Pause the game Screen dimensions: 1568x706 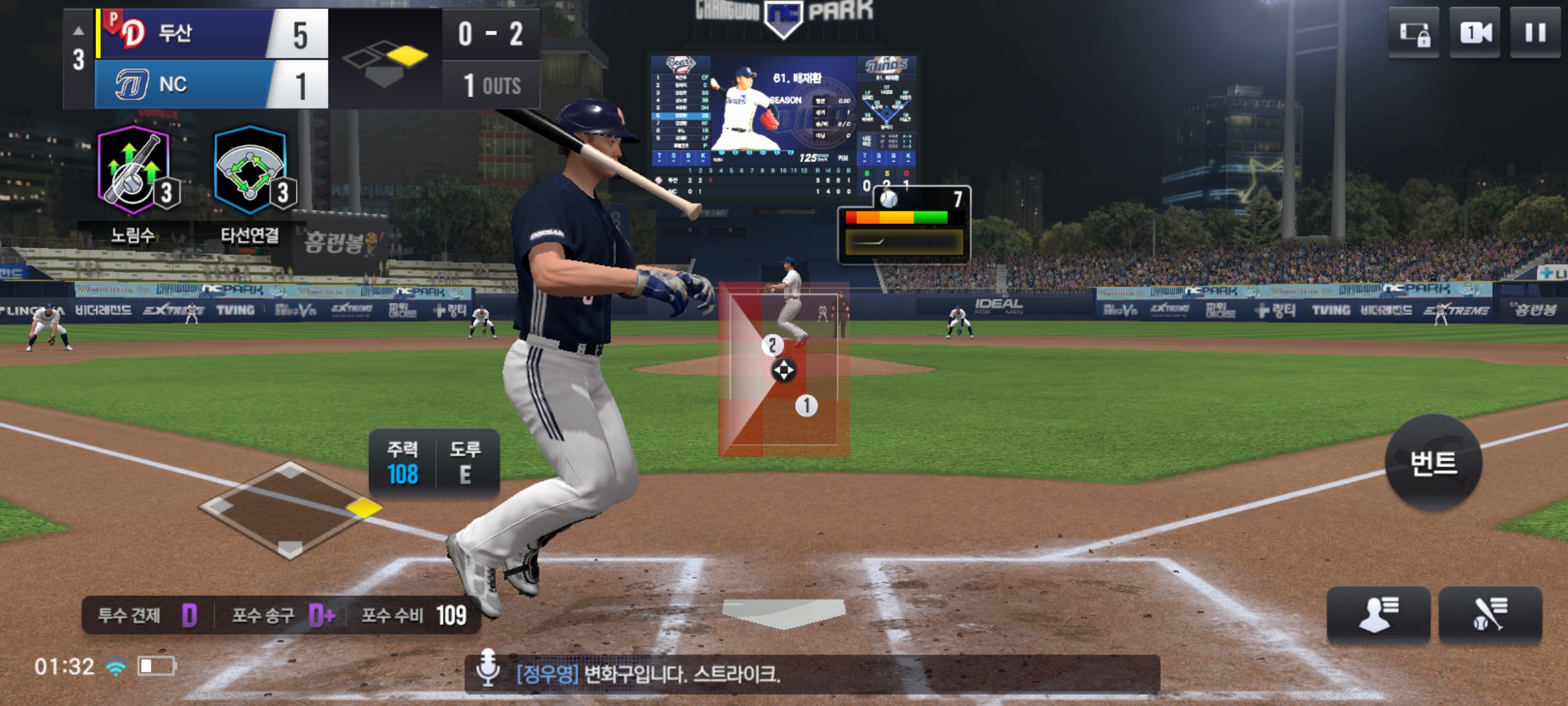(1535, 33)
